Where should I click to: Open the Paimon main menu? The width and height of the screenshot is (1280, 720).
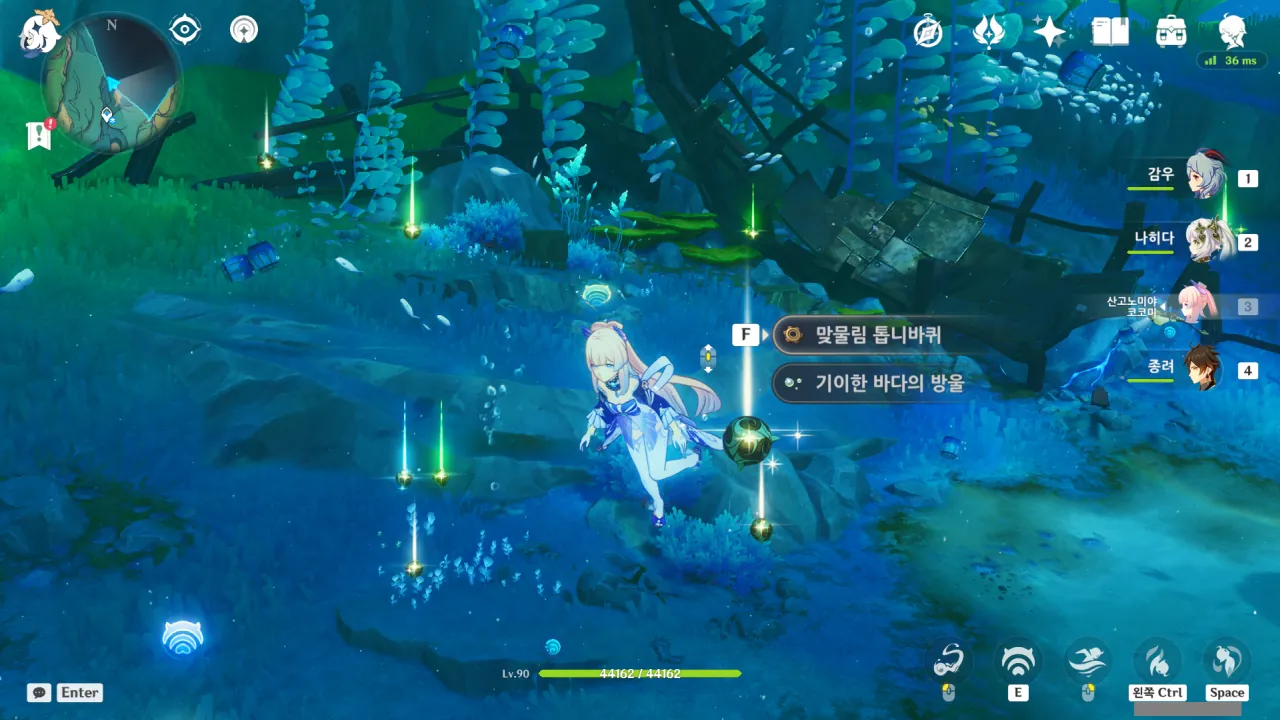click(x=40, y=32)
